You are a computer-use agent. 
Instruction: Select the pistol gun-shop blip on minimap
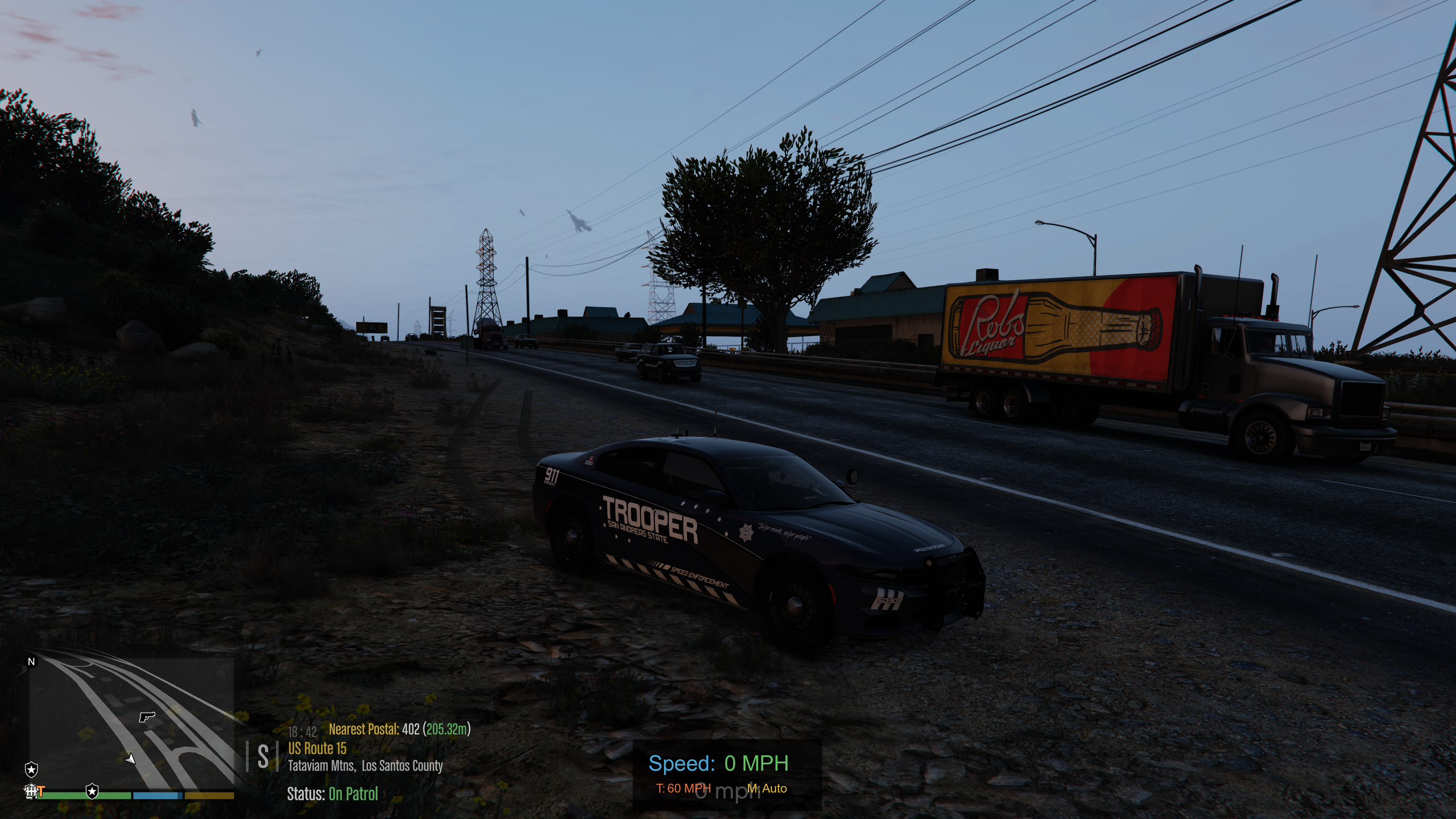pos(147,716)
